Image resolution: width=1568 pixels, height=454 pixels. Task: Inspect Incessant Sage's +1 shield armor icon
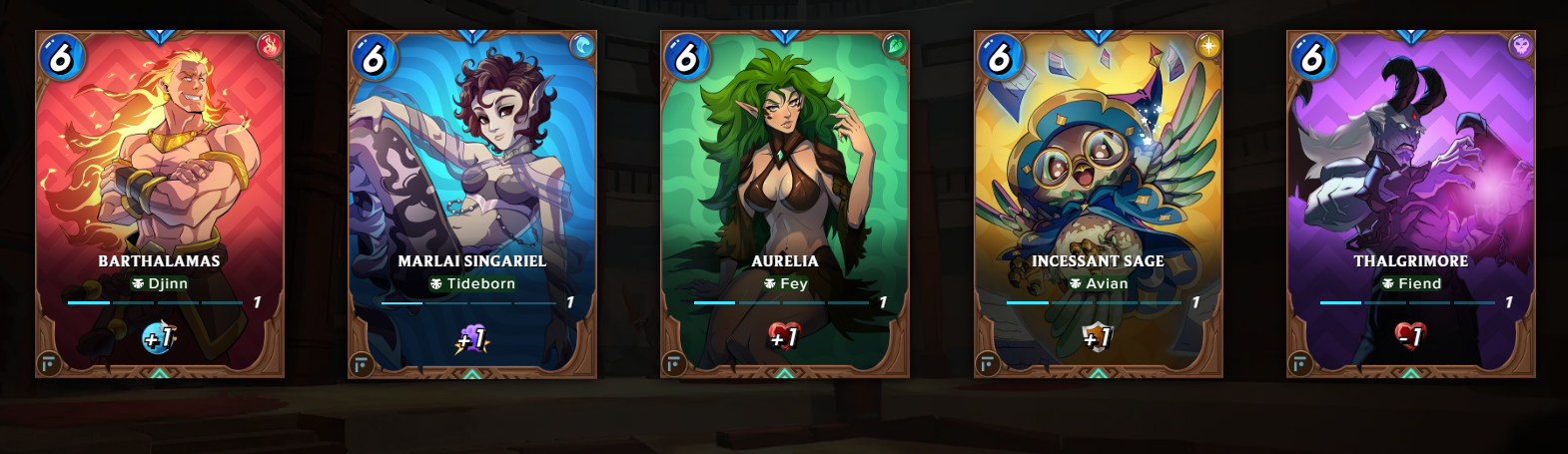pos(1097,338)
